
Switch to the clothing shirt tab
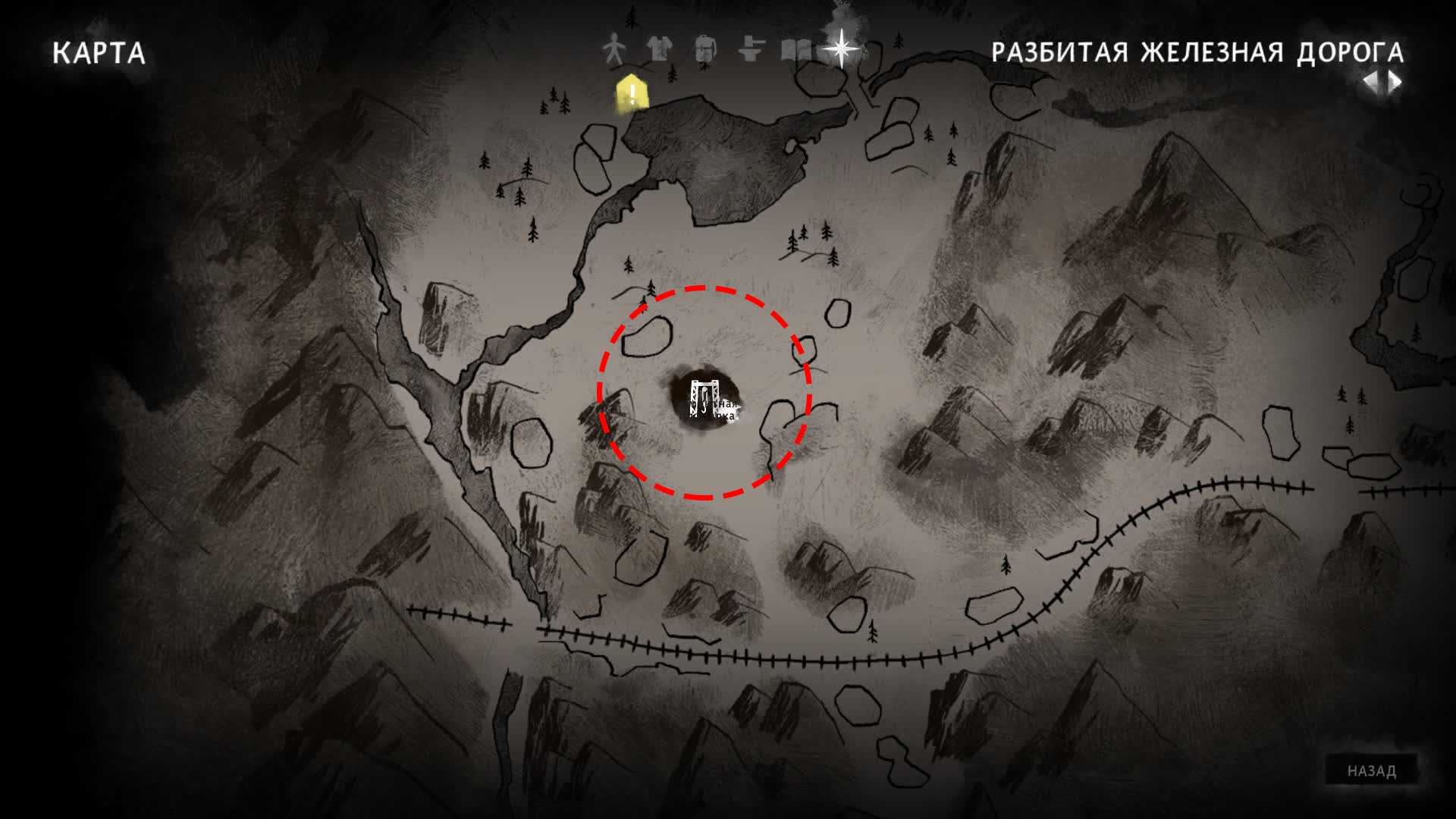point(659,49)
